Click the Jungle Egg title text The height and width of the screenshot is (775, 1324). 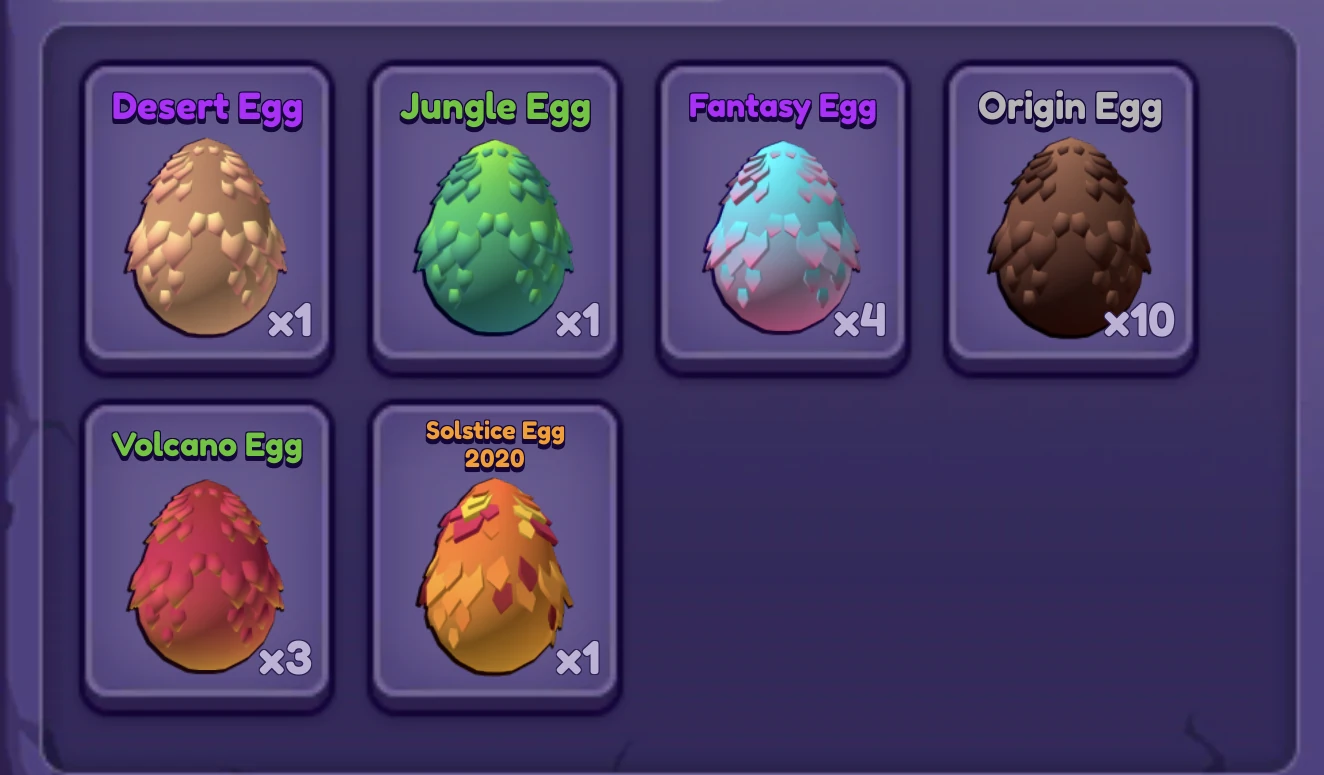[x=494, y=108]
